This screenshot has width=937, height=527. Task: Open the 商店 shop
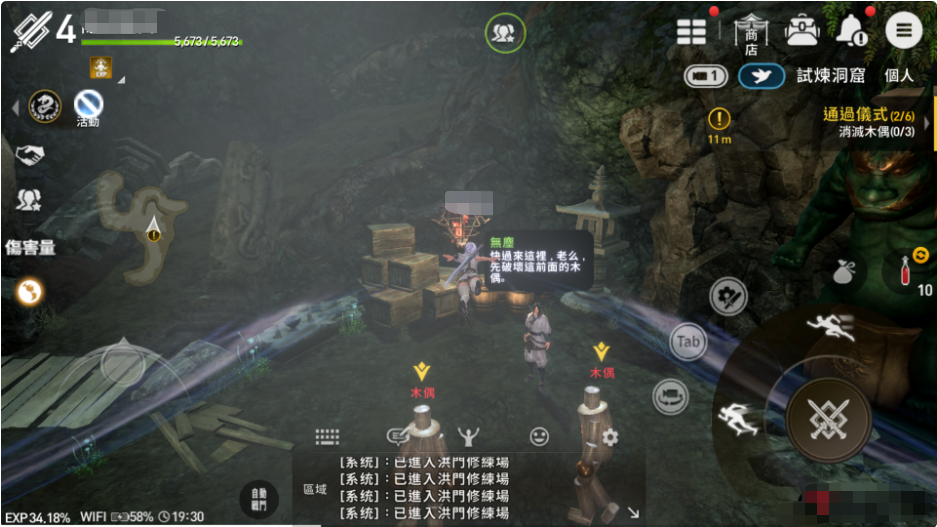point(750,33)
